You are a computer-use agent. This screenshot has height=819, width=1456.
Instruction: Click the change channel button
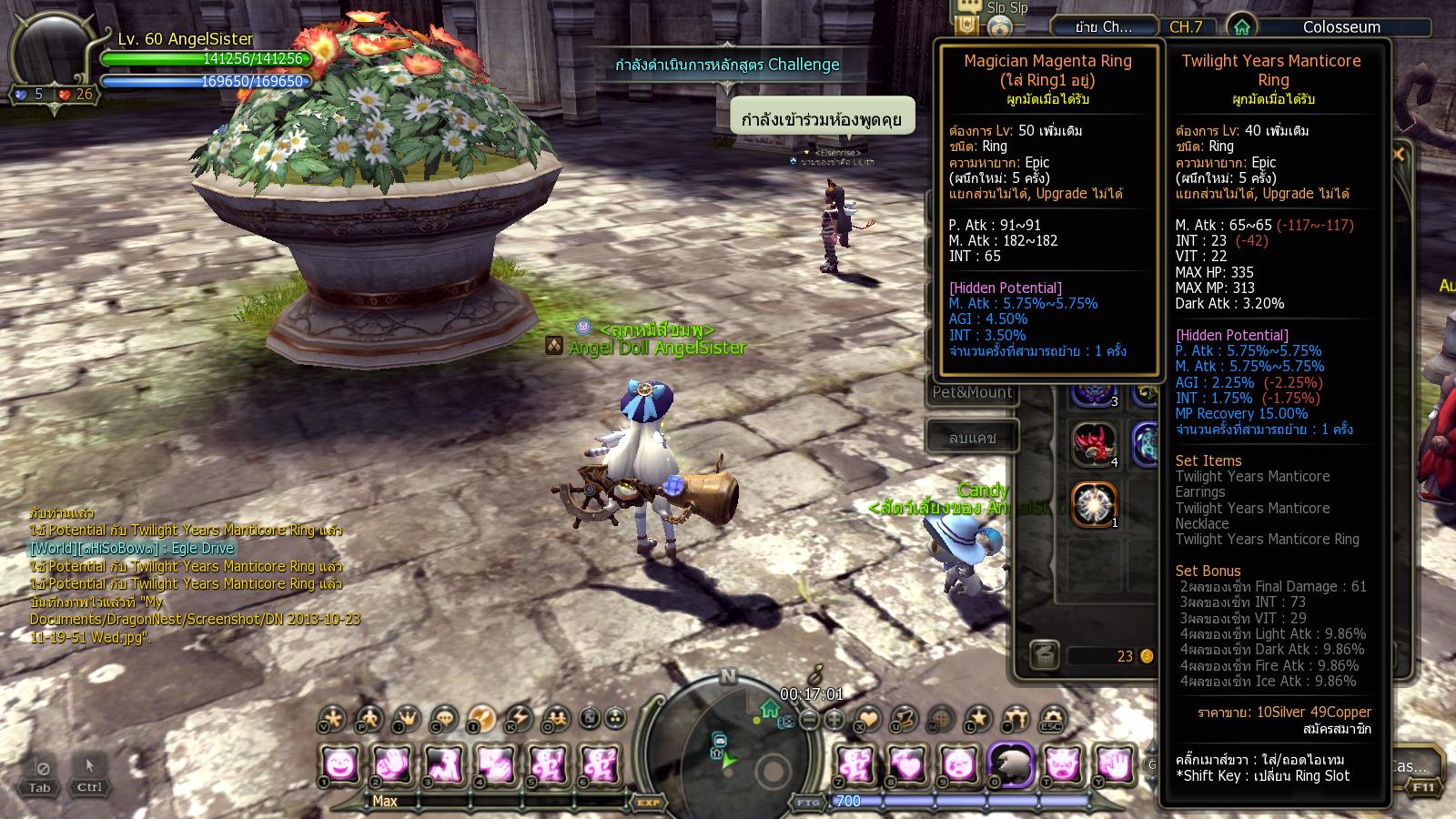[1104, 27]
